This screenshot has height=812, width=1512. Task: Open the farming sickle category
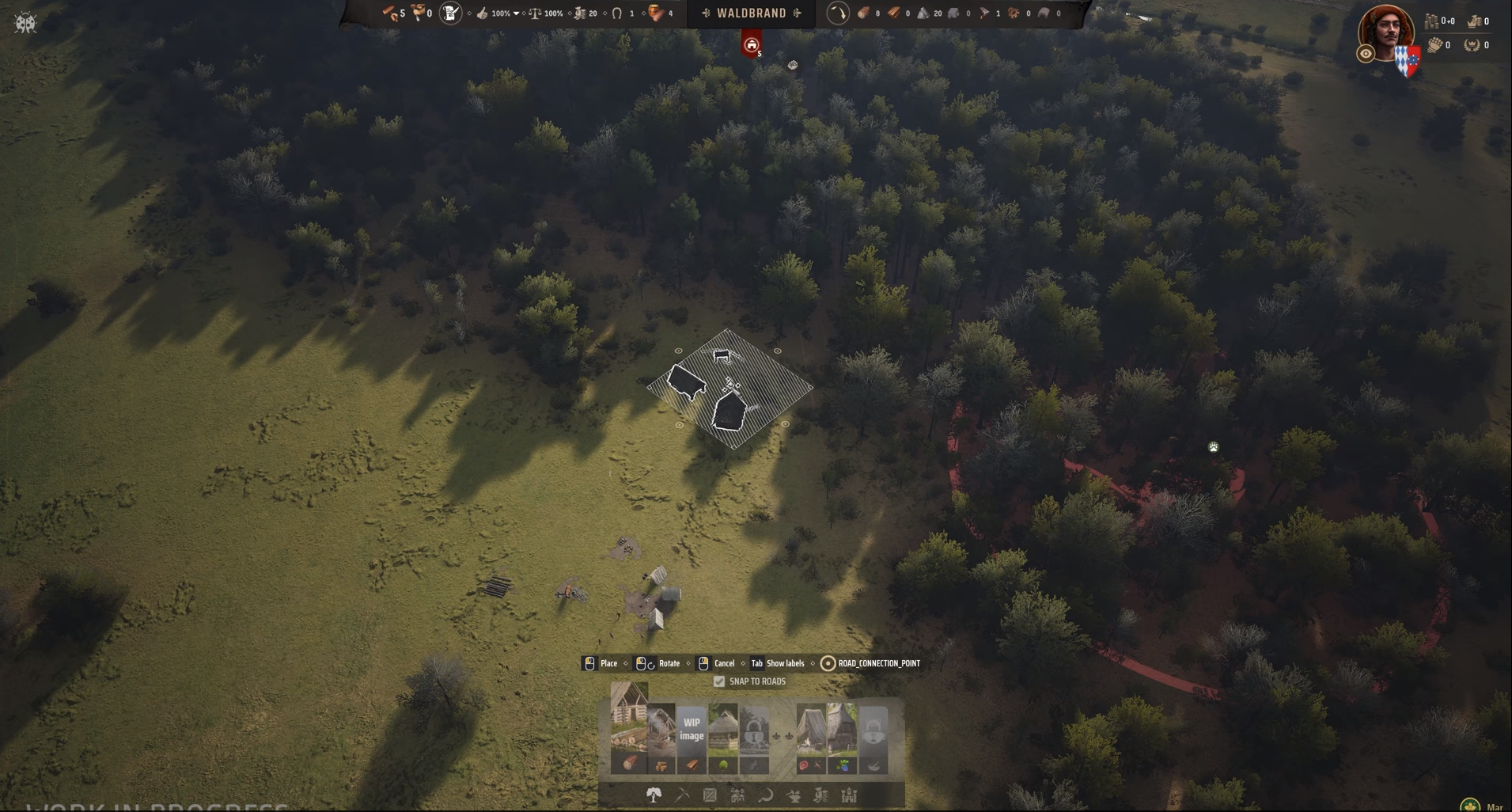765,795
